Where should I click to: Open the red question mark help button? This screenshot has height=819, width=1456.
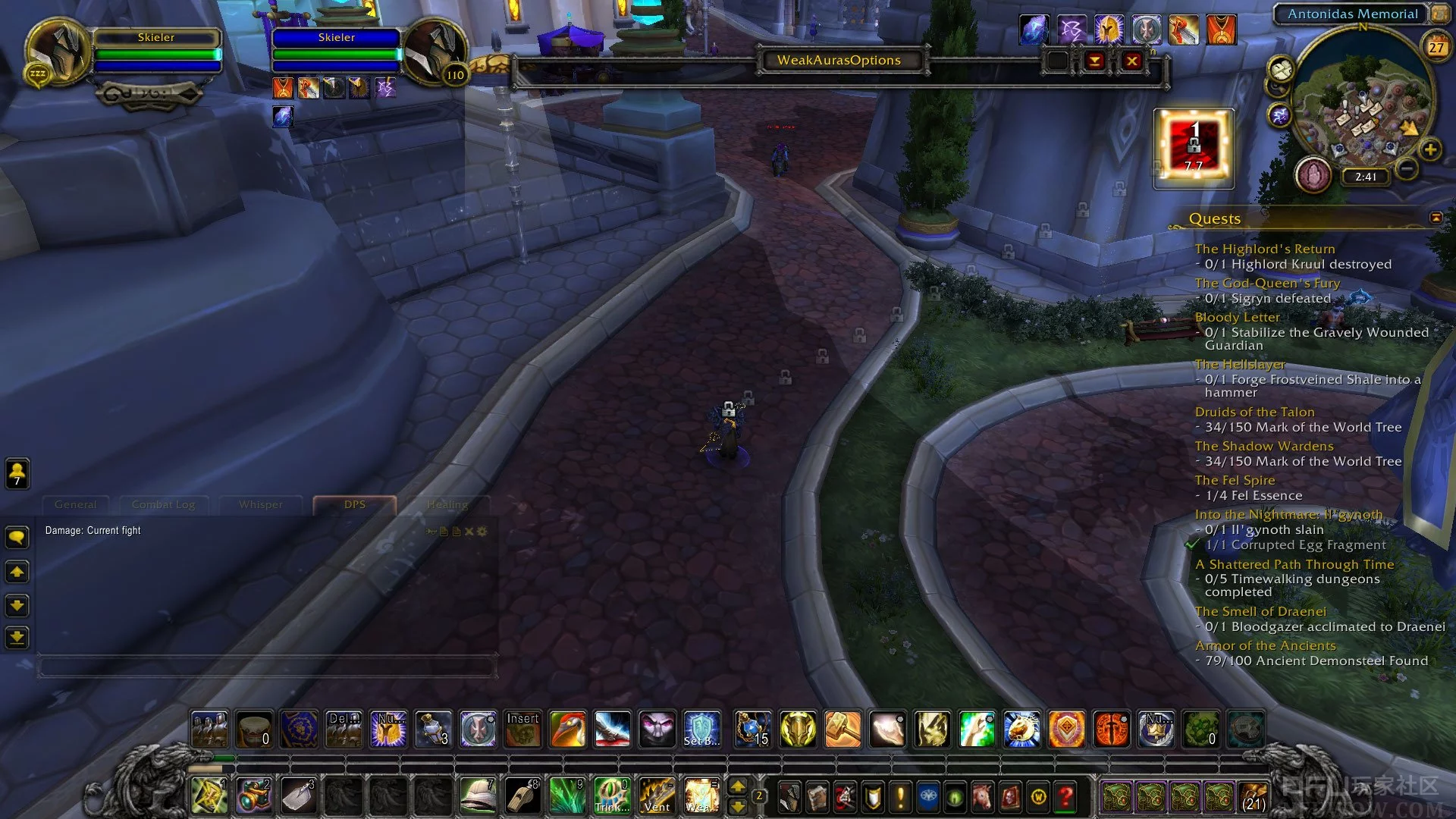click(1065, 797)
